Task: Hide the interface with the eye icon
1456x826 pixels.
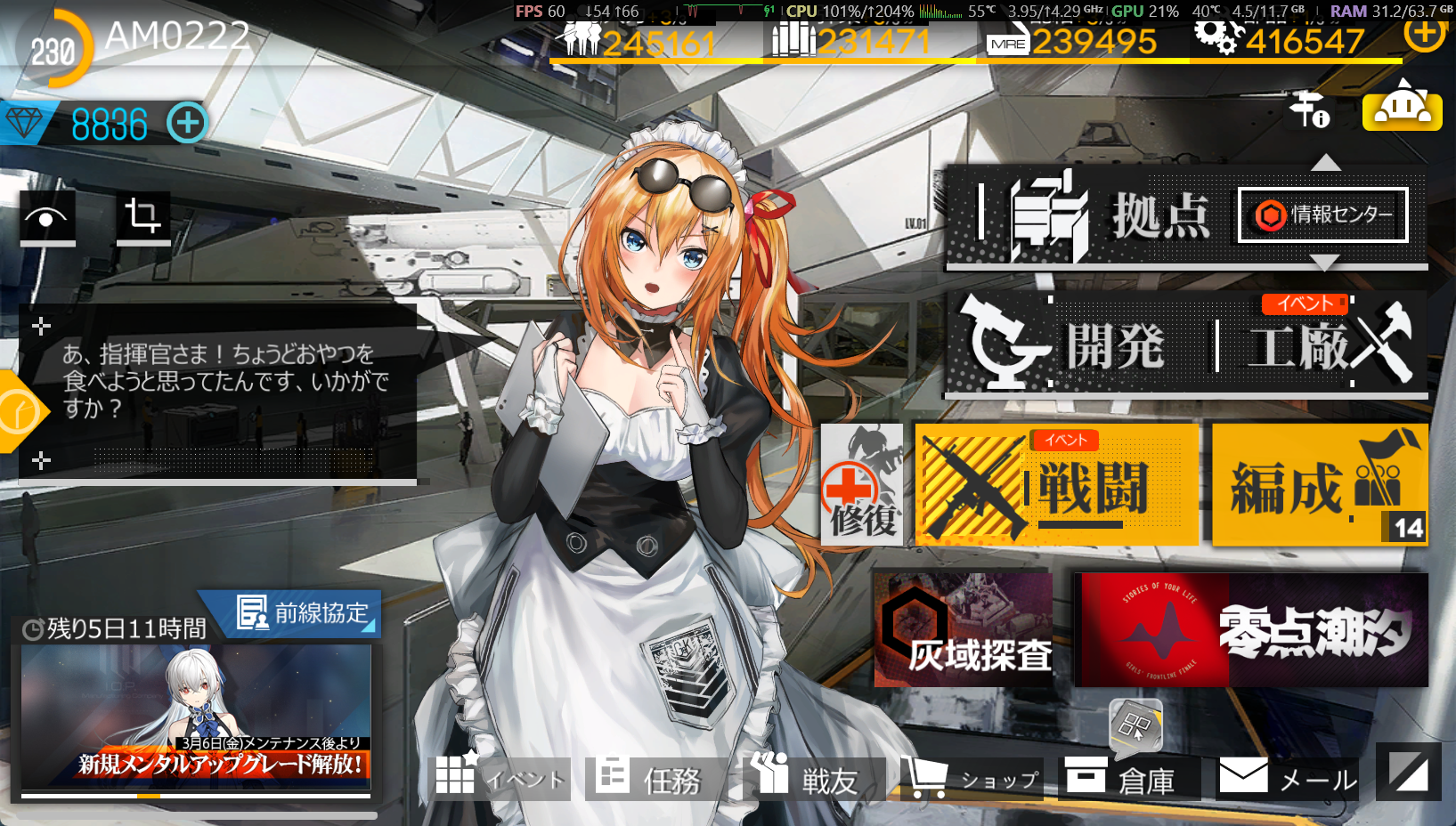Action: pyautogui.click(x=47, y=218)
